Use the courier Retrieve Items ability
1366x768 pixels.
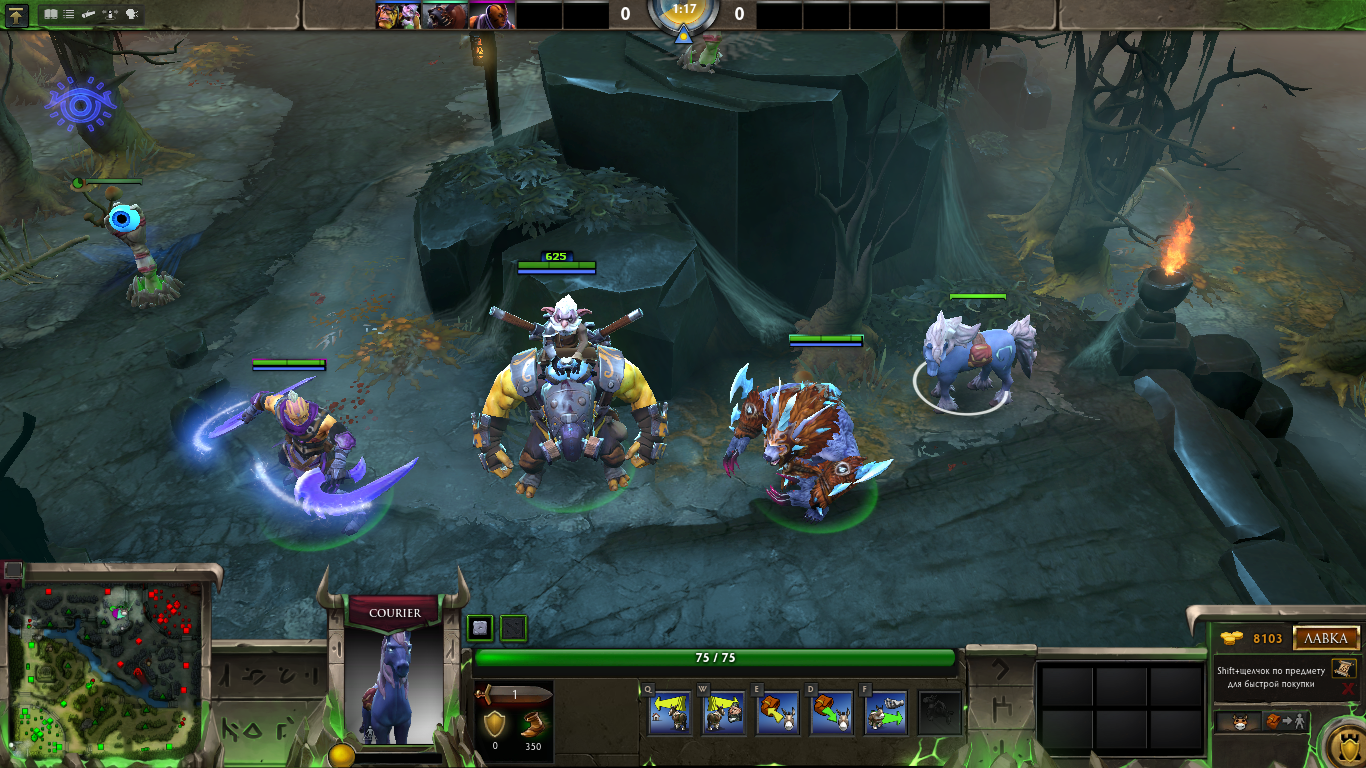point(831,712)
